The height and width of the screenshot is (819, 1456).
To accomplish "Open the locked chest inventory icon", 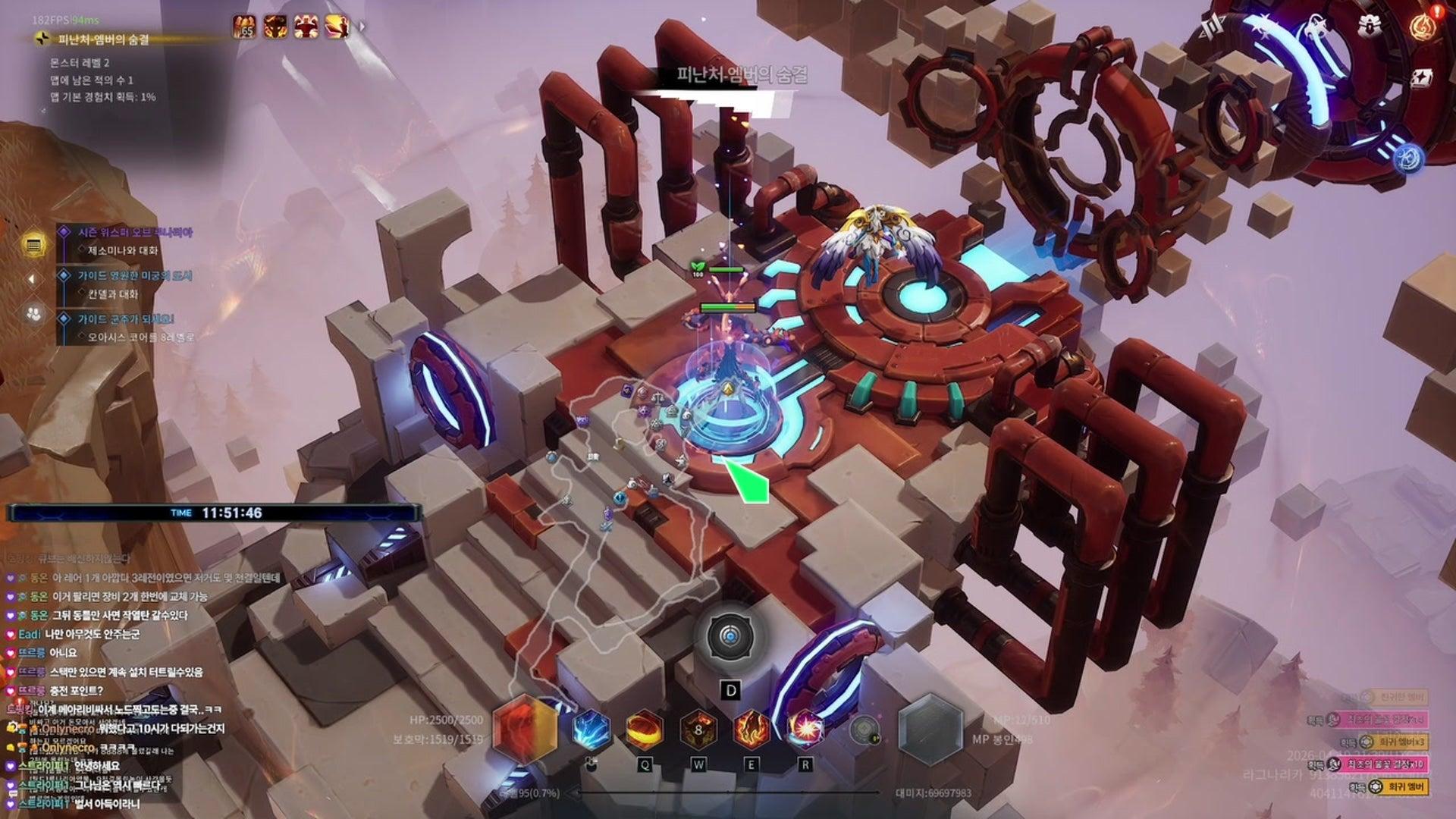I will (1370, 25).
